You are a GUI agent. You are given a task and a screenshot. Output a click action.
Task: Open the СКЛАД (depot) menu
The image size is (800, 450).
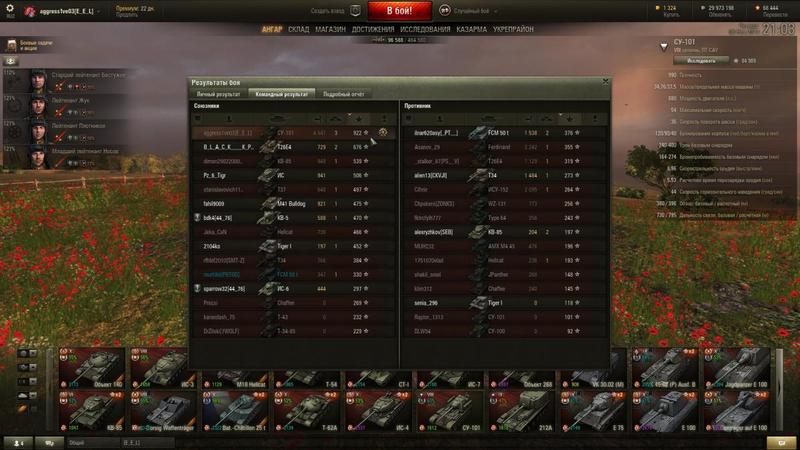298,30
